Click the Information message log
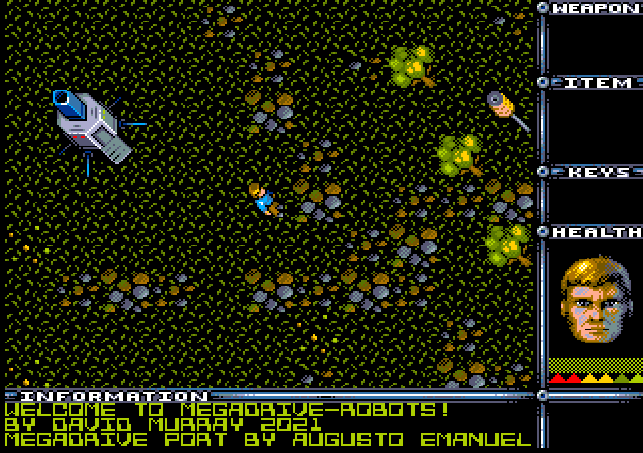 (x=268, y=424)
